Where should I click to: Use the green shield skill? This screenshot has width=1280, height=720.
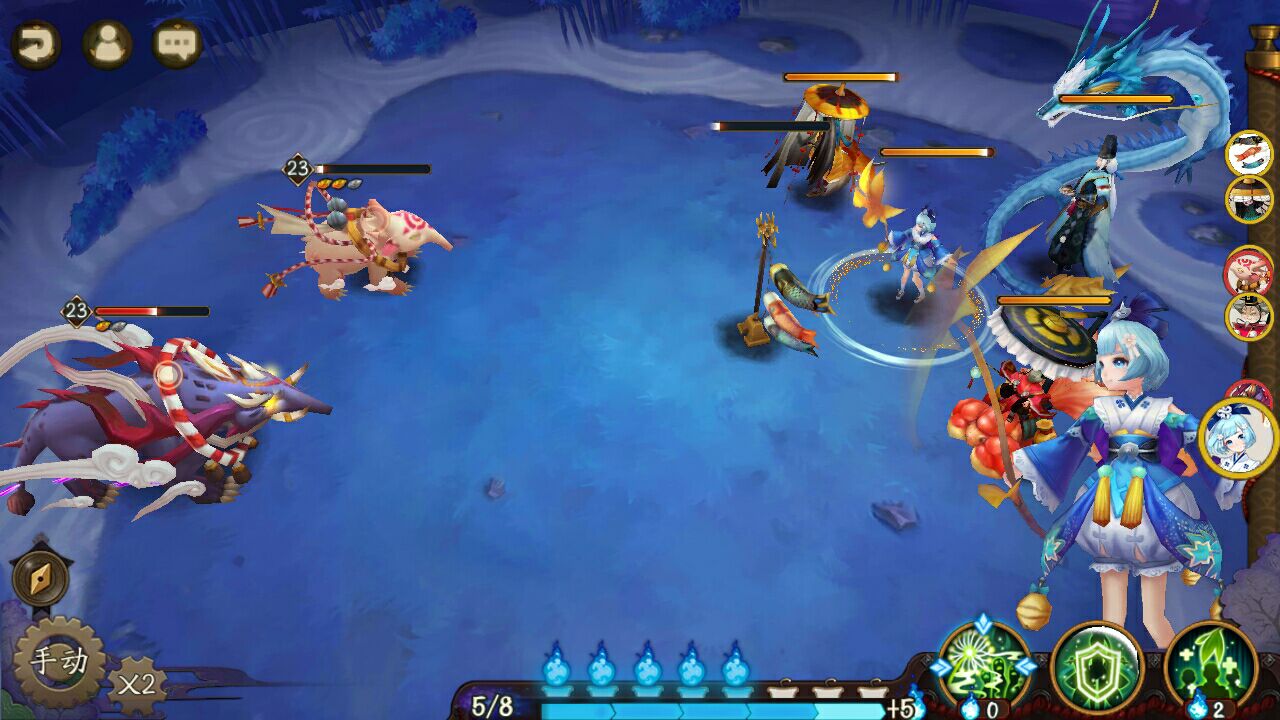1097,666
